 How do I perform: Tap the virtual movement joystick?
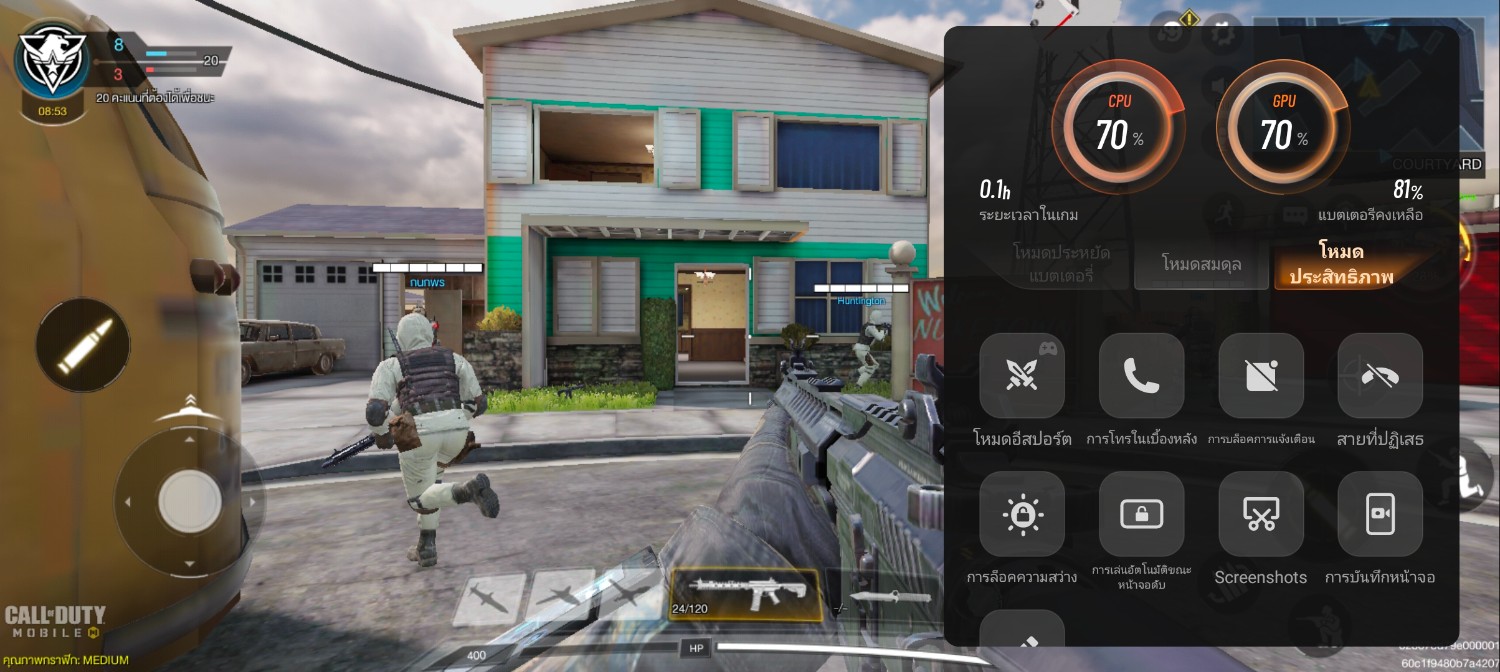coord(189,499)
